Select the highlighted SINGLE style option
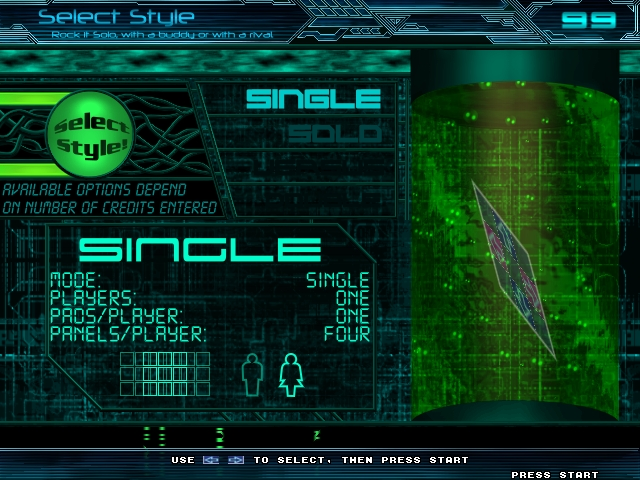Screen dimensions: 640x480 click(313, 99)
